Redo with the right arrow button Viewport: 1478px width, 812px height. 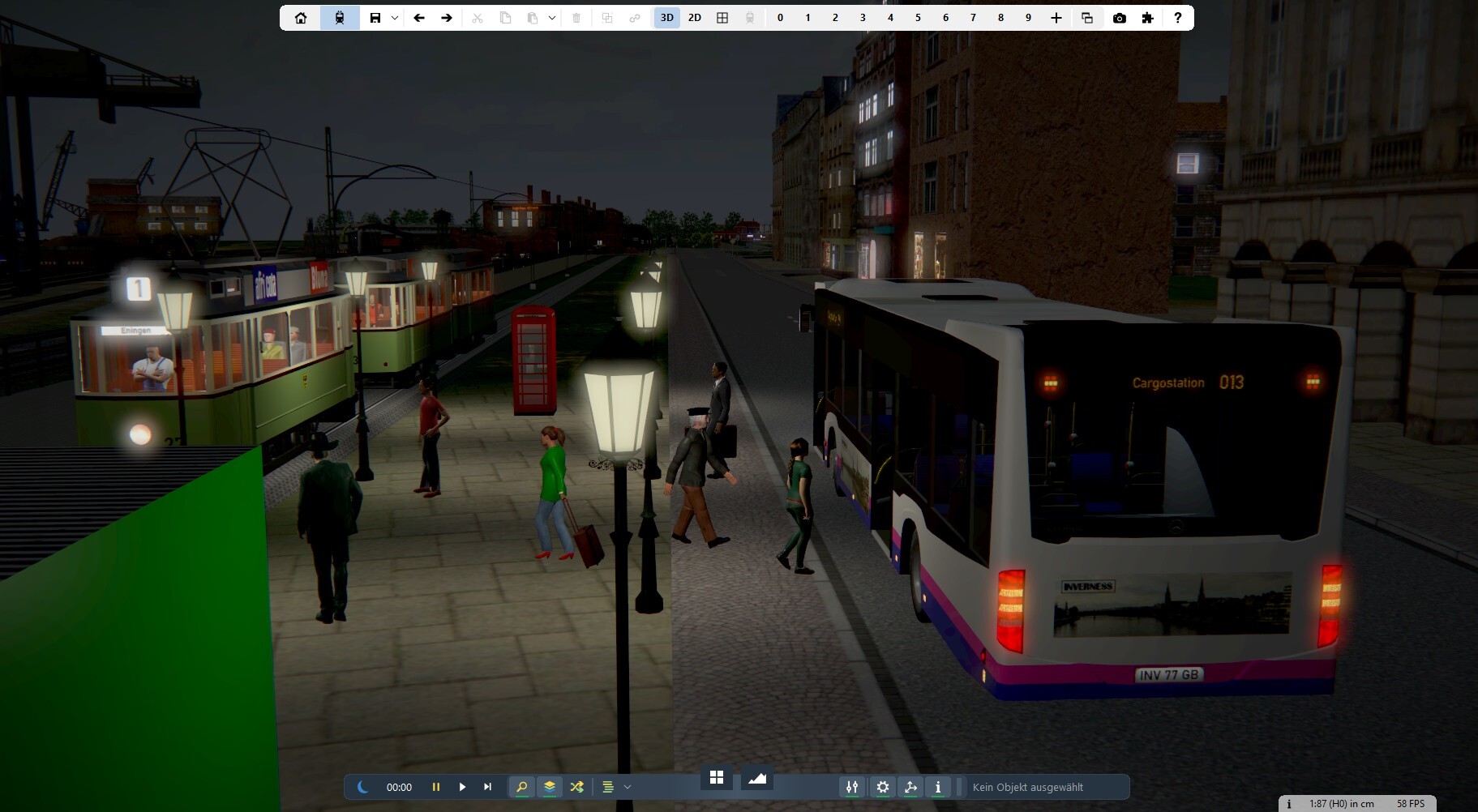(x=447, y=18)
